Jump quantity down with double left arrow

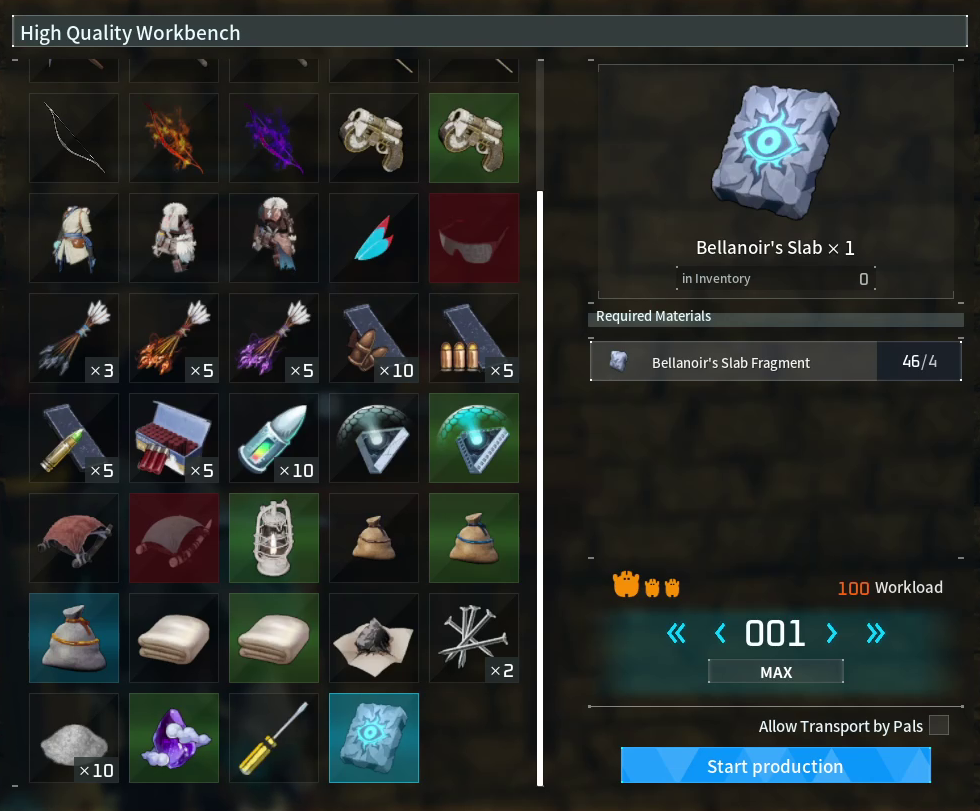tap(677, 632)
